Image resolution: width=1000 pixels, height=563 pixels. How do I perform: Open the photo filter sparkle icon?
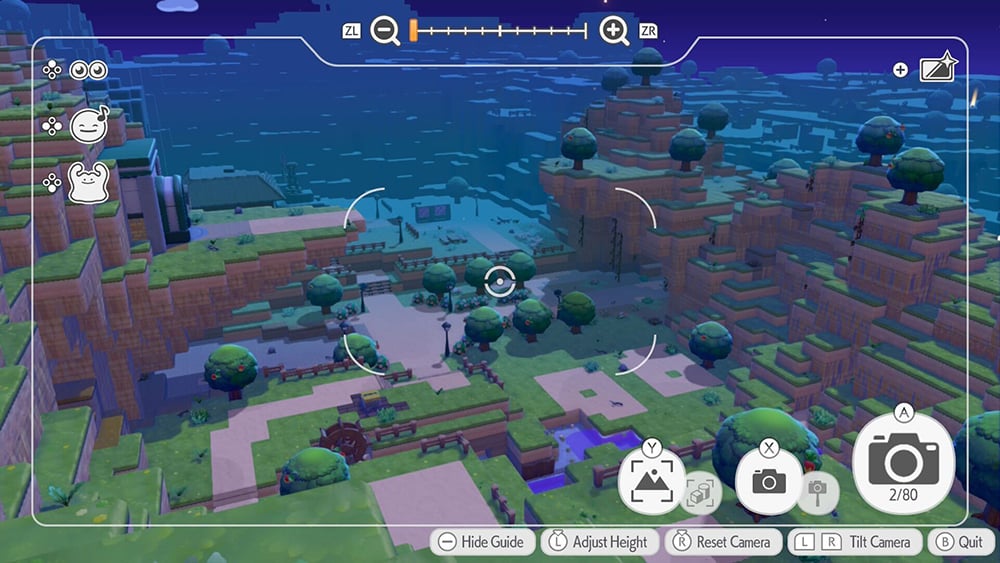(x=938, y=69)
